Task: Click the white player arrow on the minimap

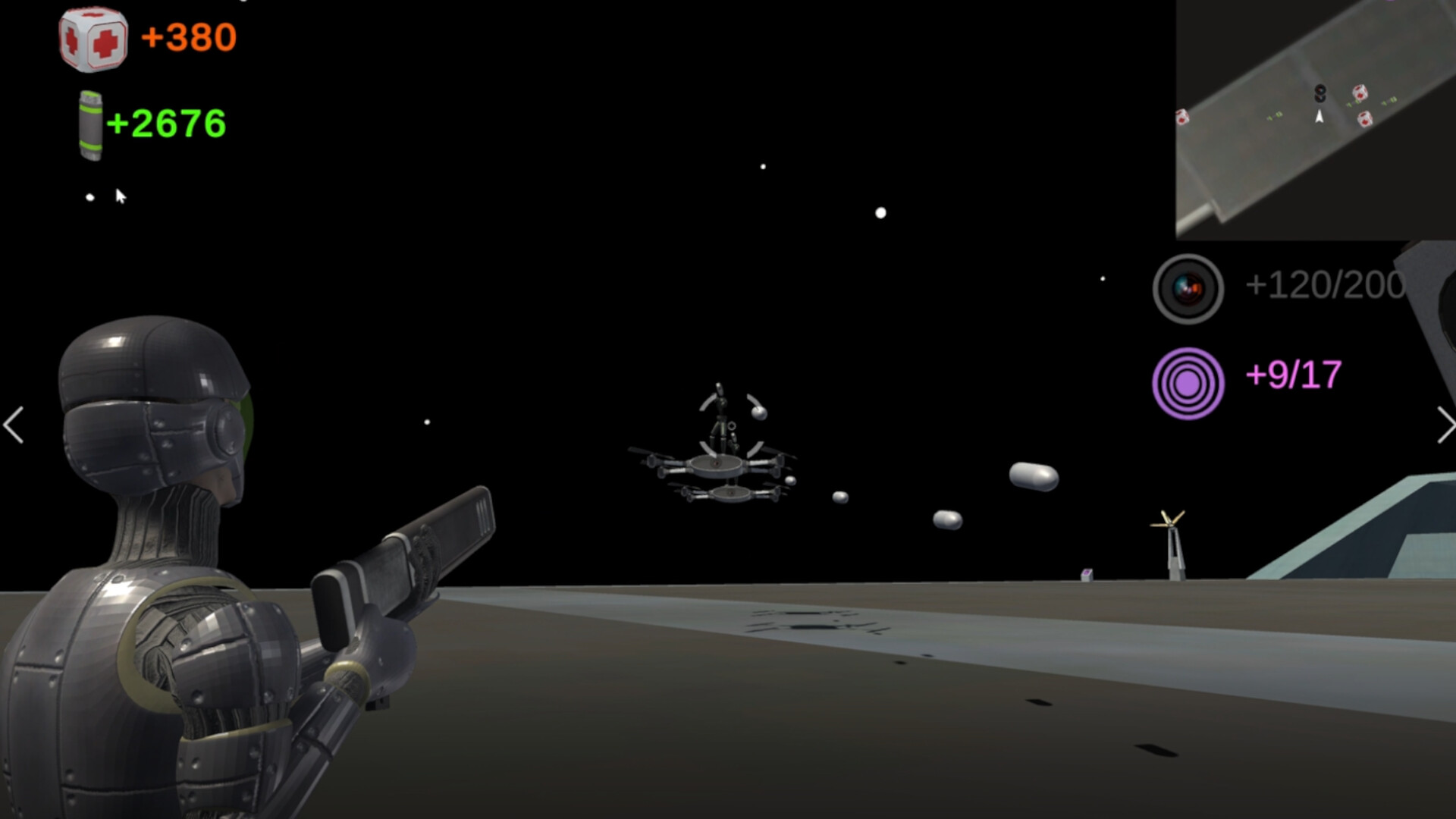Action: tap(1319, 117)
